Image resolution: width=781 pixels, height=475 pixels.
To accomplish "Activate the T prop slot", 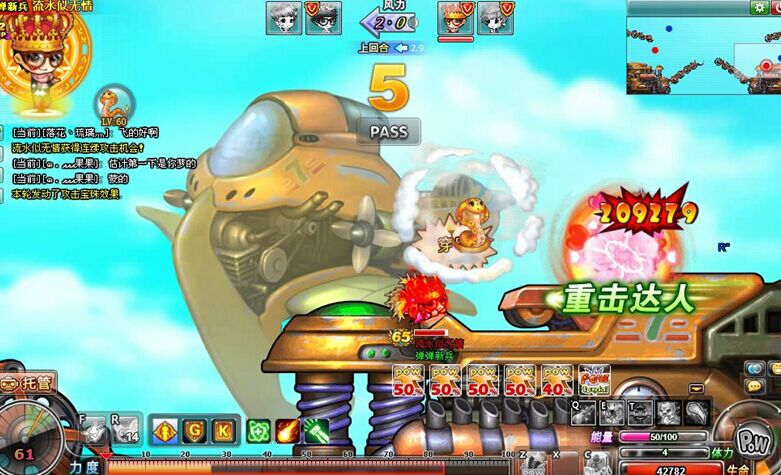I will click(640, 411).
